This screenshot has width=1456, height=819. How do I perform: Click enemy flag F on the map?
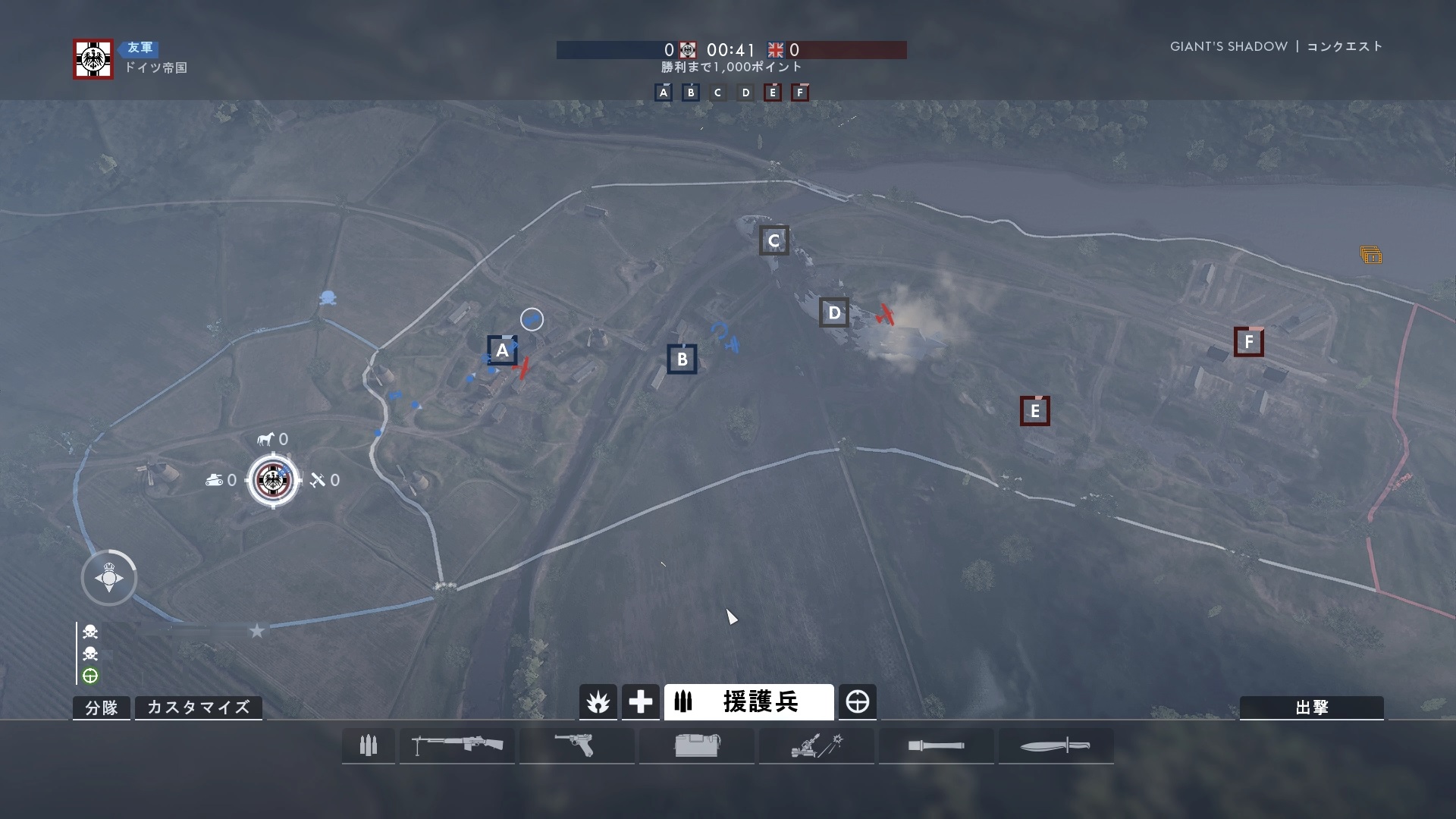(1248, 342)
